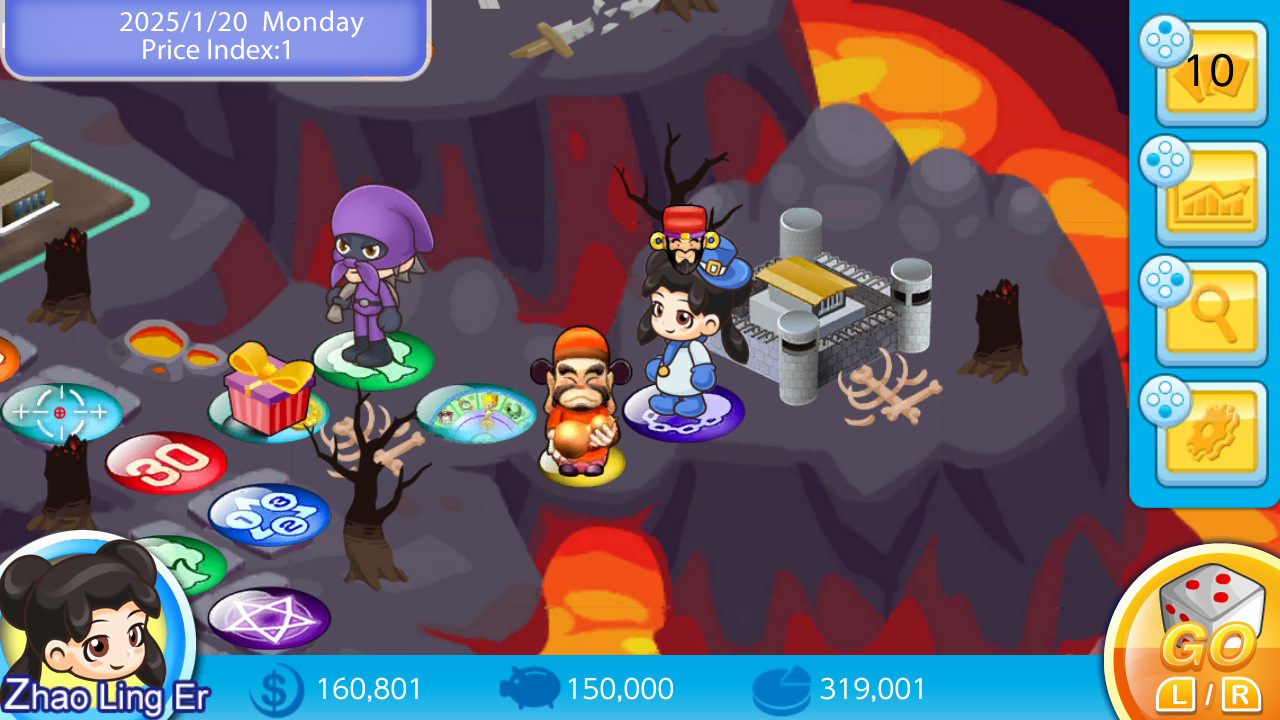Click the piggy bank deposit icon
1280x720 pixels.
(530, 689)
